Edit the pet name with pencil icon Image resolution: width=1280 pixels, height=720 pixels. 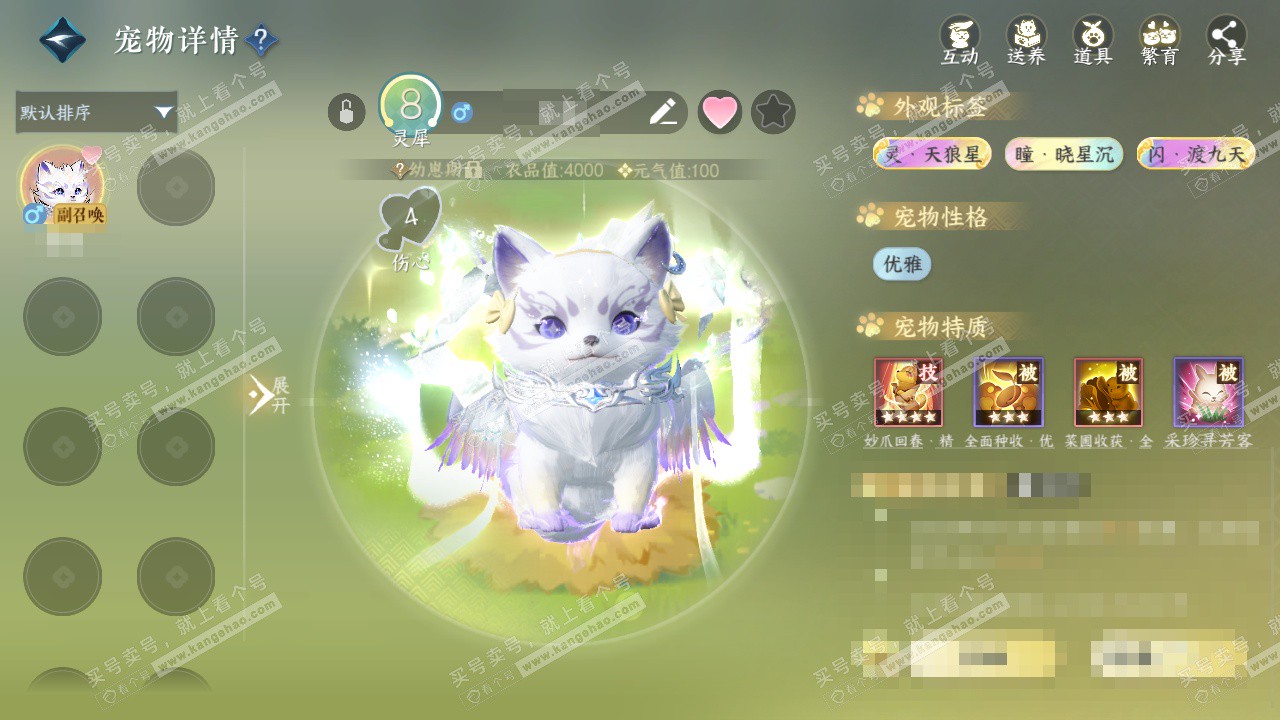point(663,112)
